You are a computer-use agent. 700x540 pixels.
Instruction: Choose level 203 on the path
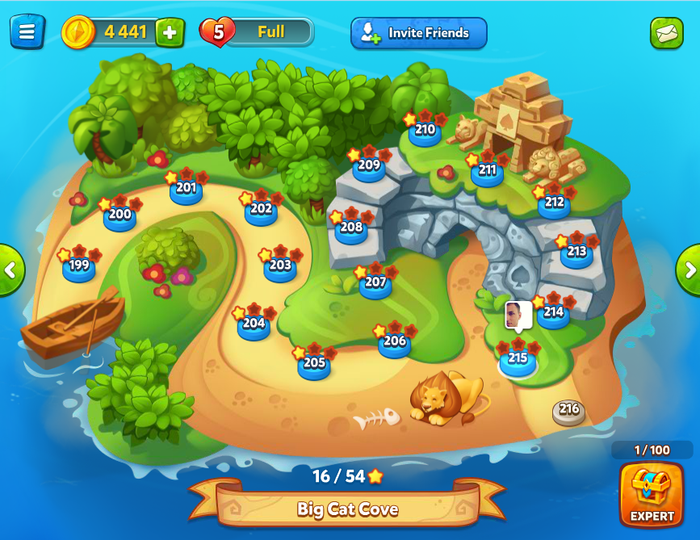coord(280,266)
